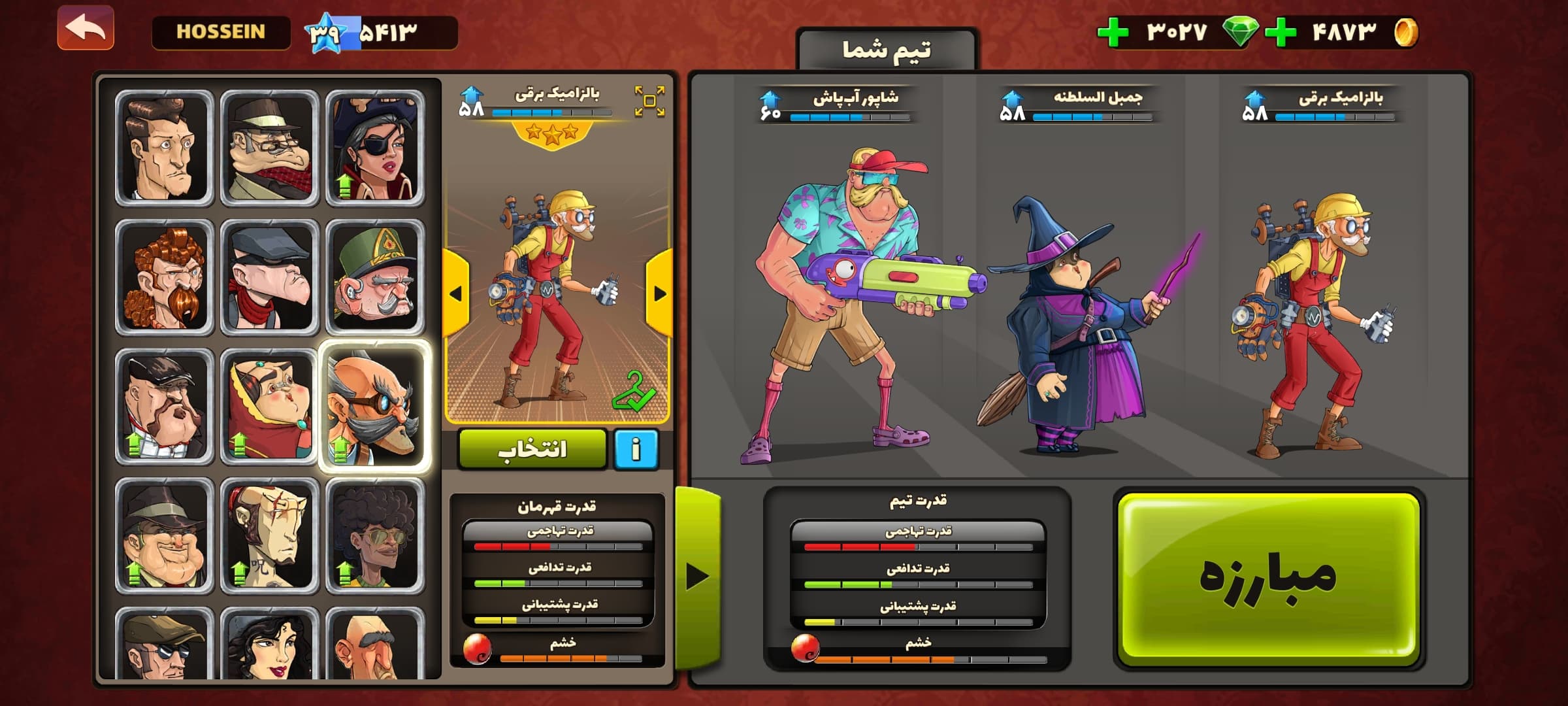This screenshot has height=706, width=1568.
Task: Choose the bald goggles old man portrait
Action: (374, 406)
